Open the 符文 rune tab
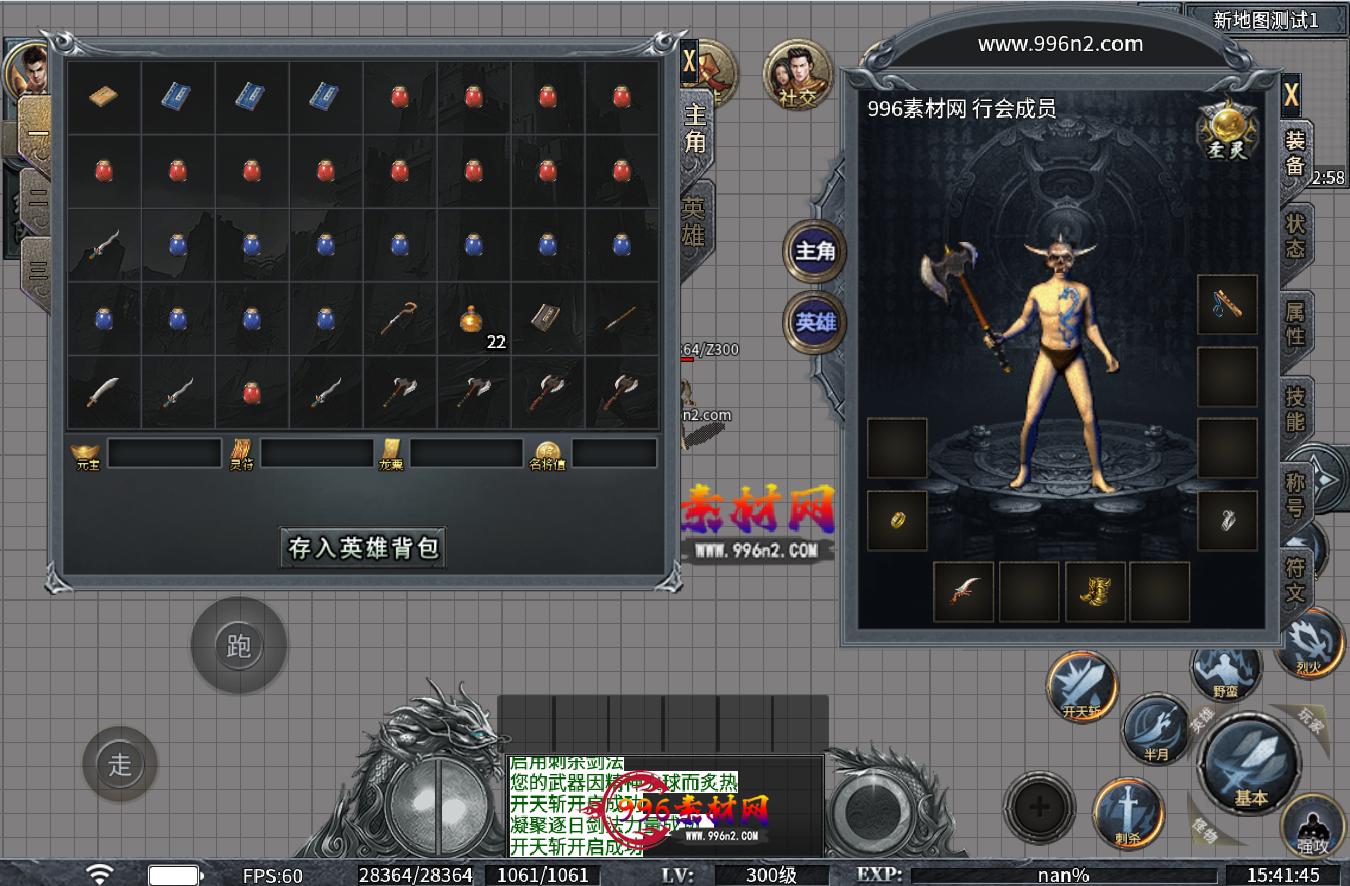The height and width of the screenshot is (886, 1350). (x=1295, y=581)
